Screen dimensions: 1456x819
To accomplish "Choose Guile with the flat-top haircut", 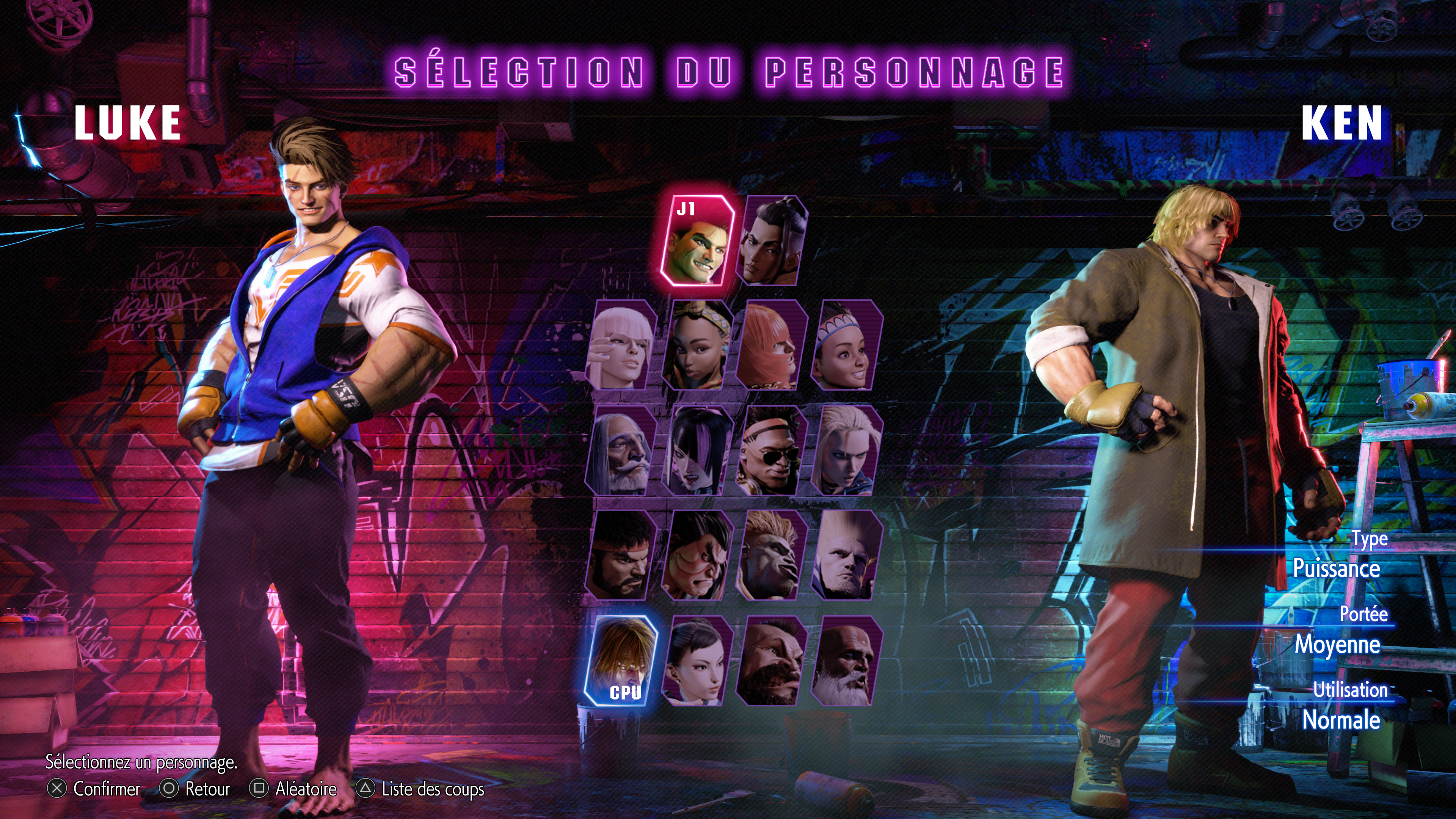I will (x=847, y=555).
